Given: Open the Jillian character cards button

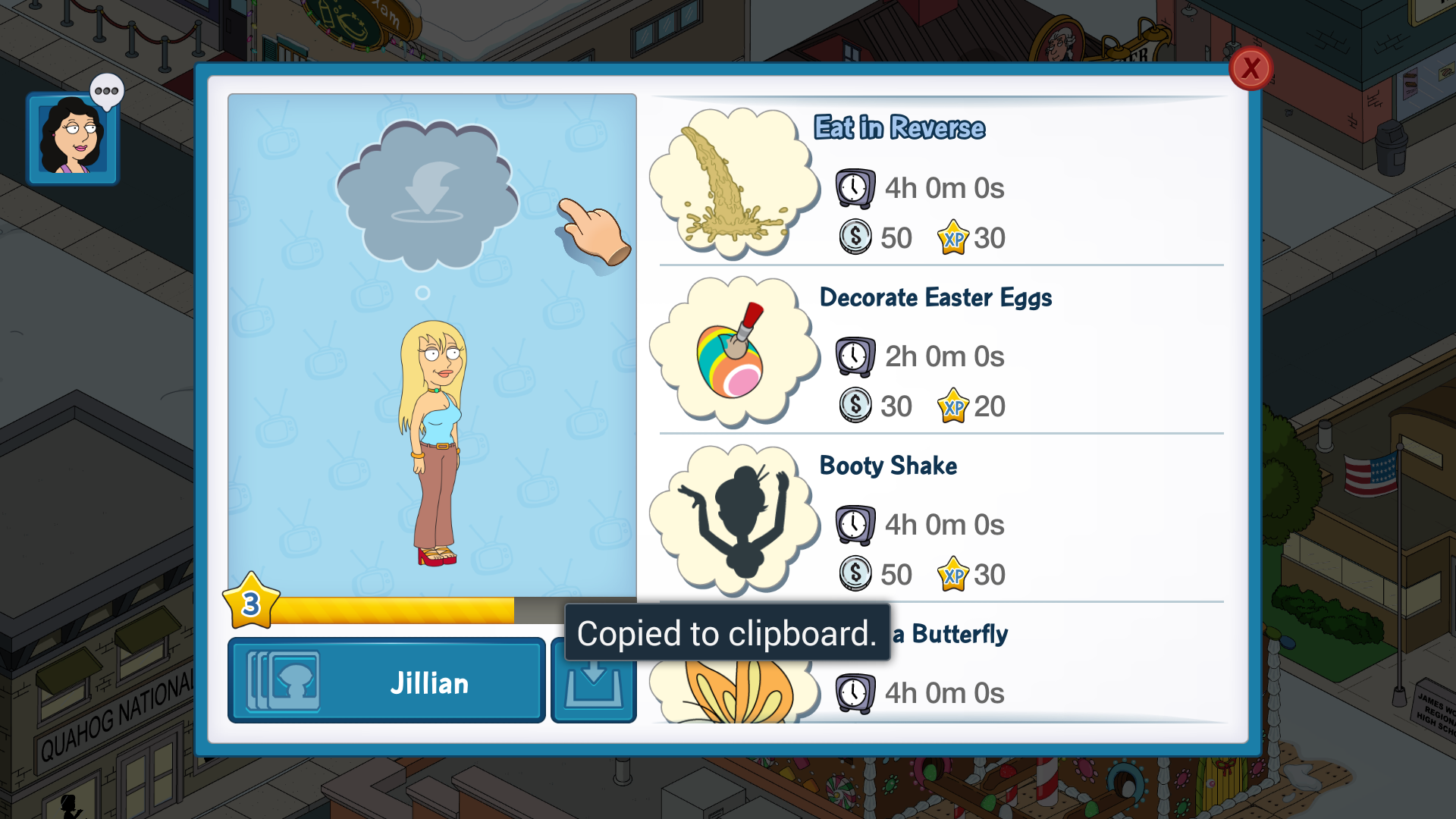Looking at the screenshot, I should [x=386, y=681].
